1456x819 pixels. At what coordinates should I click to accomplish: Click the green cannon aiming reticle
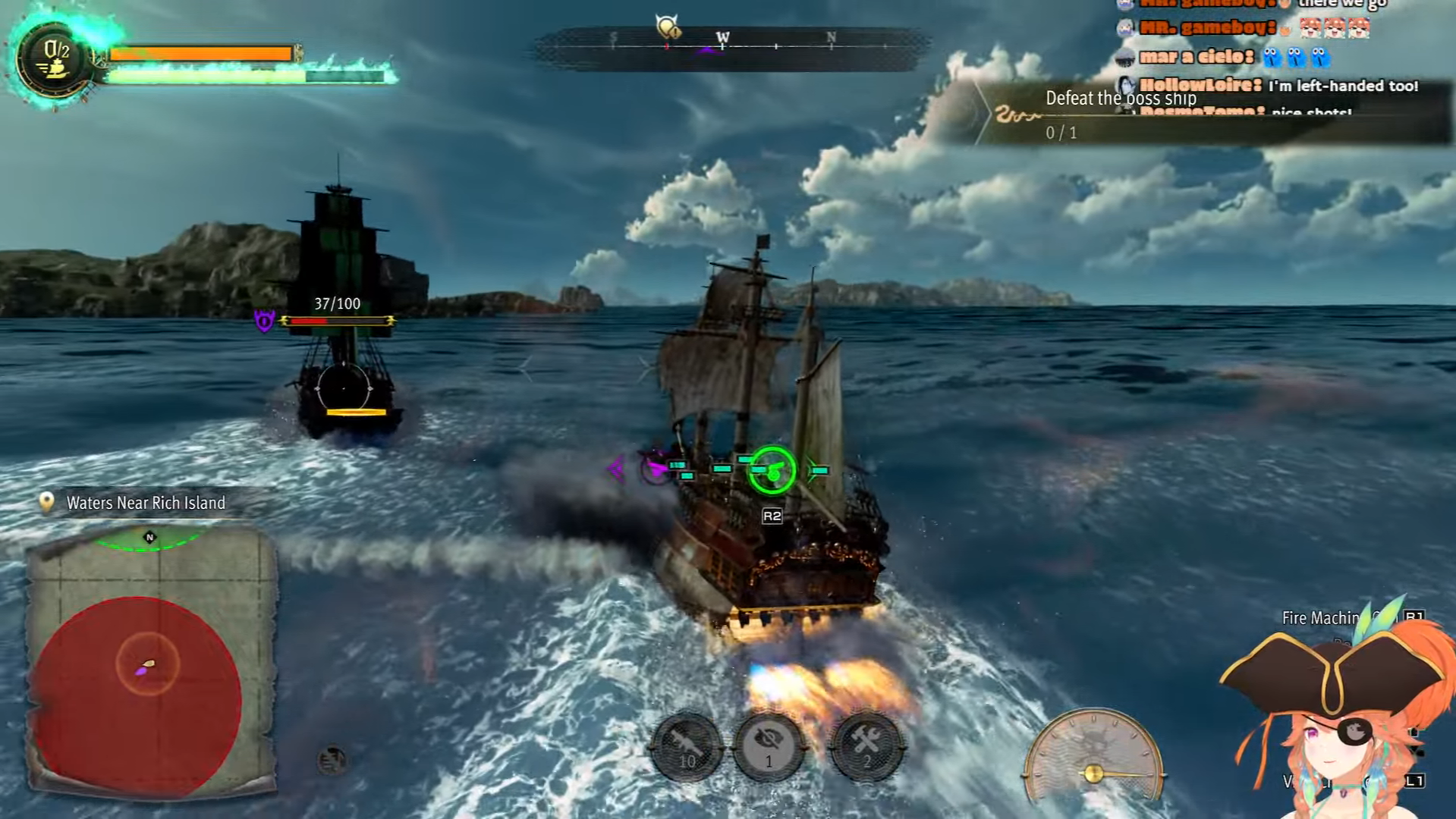click(772, 471)
